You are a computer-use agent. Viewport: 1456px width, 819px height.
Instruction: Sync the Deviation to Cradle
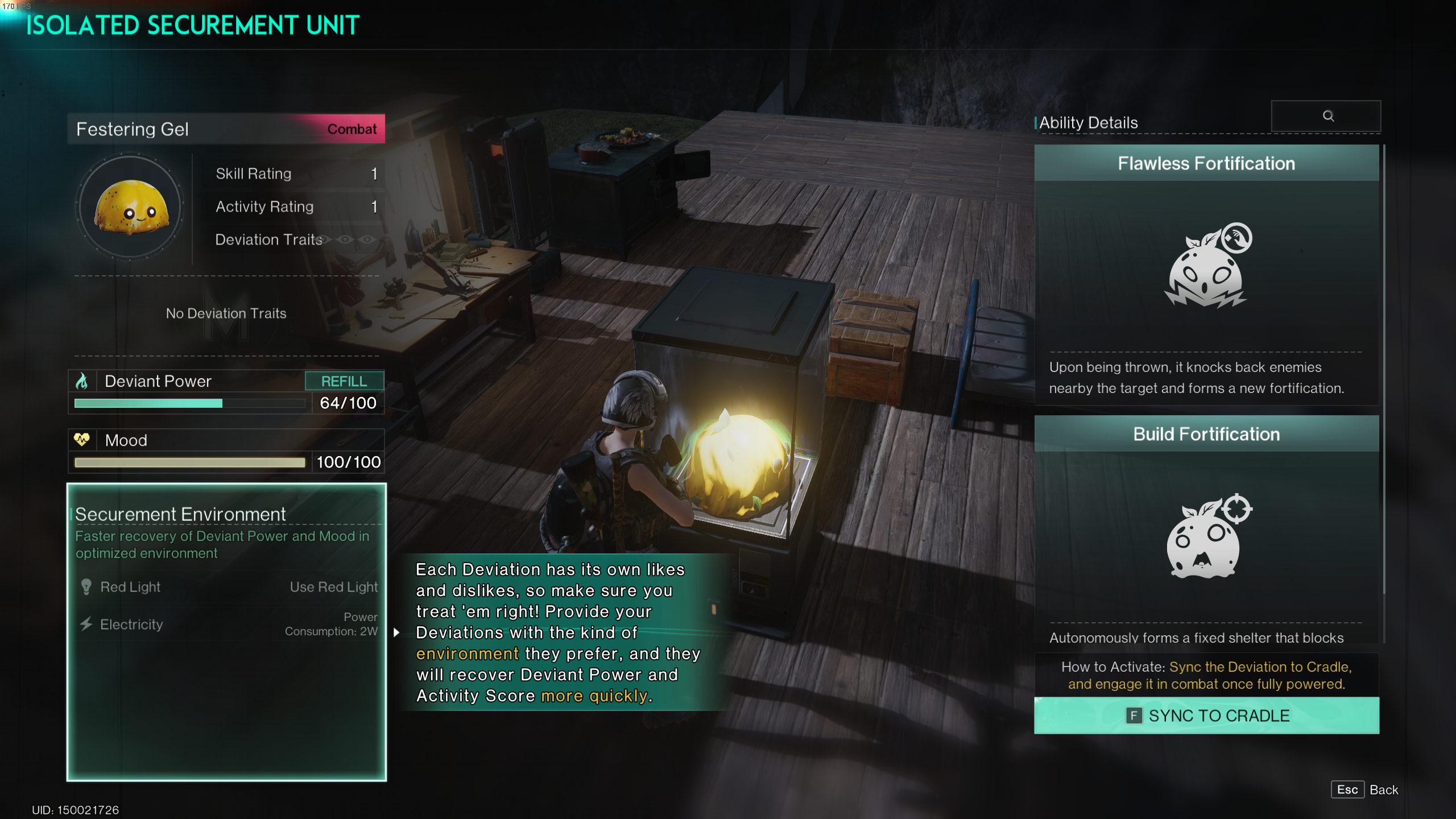pyautogui.click(x=1206, y=715)
